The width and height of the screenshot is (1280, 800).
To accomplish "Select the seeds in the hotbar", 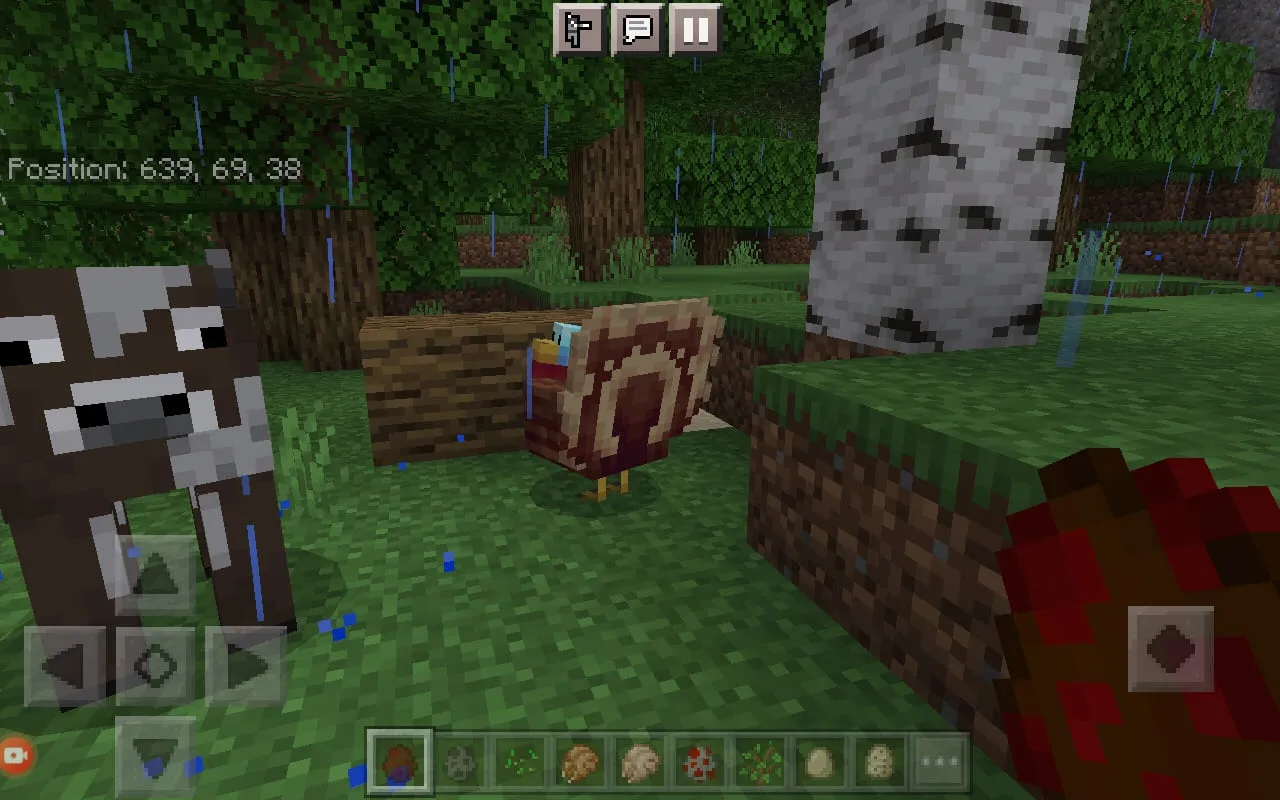I will click(519, 763).
